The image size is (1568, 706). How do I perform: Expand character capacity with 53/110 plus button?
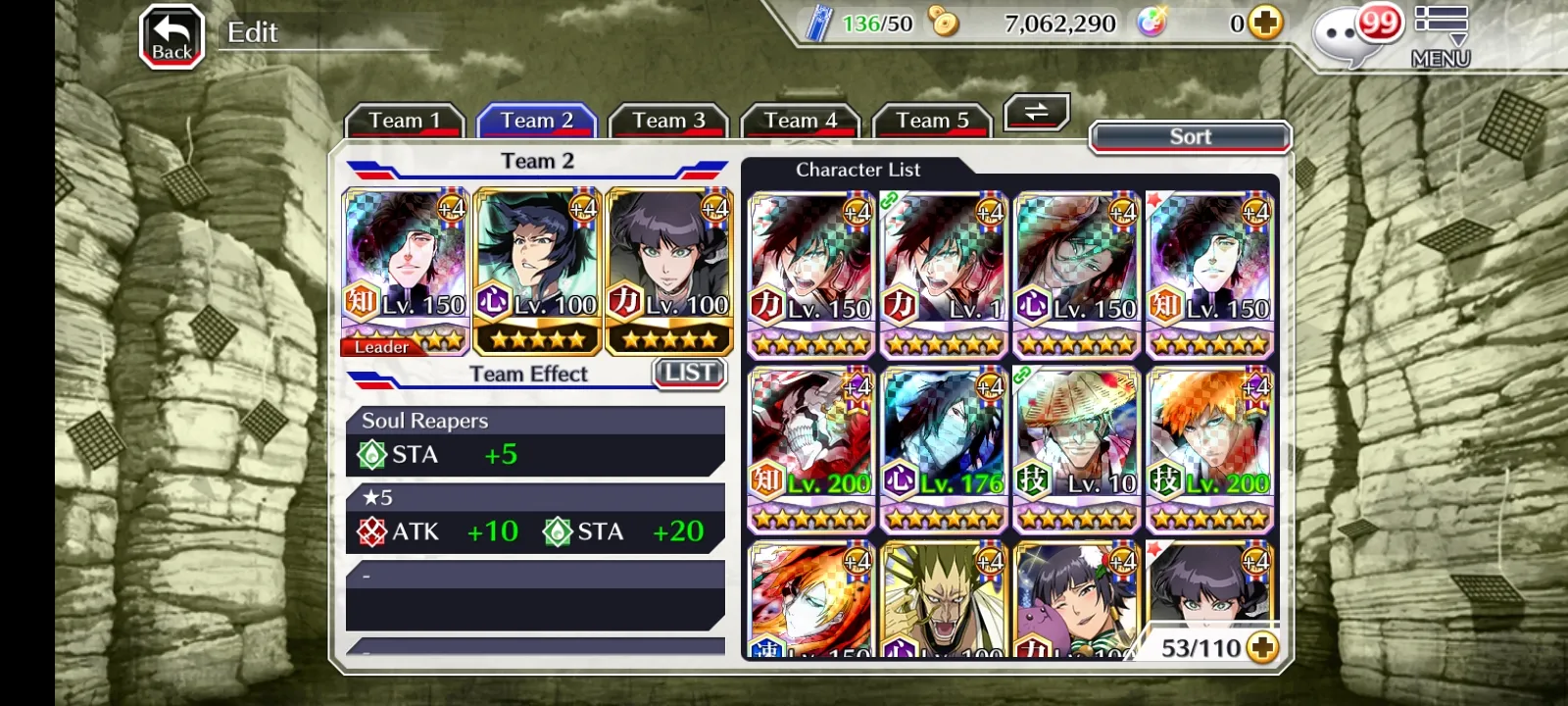[x=1262, y=648]
